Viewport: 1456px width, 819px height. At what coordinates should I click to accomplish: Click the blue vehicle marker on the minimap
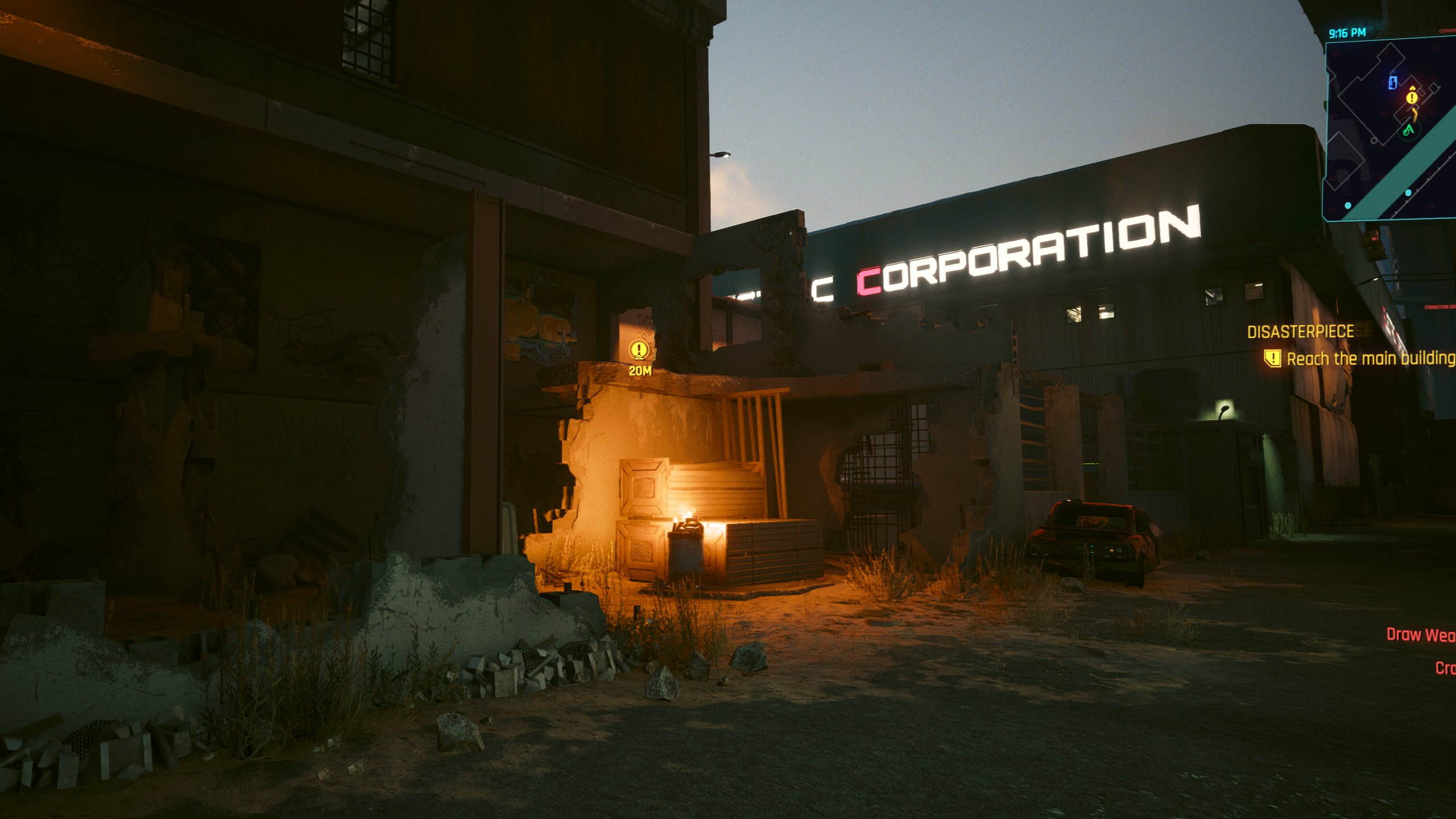(1392, 81)
